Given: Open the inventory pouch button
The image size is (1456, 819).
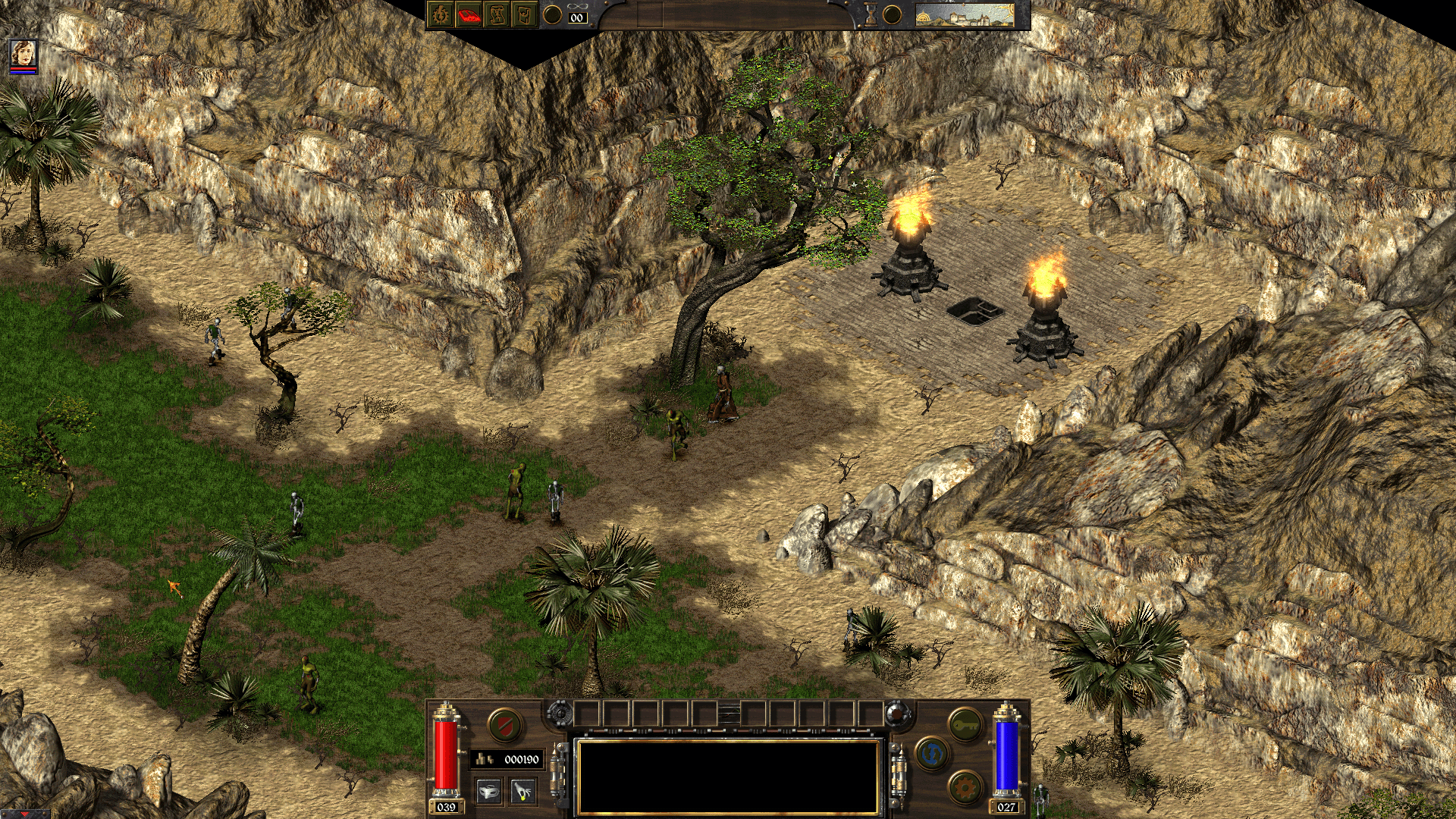Looking at the screenshot, I should tap(524, 14).
